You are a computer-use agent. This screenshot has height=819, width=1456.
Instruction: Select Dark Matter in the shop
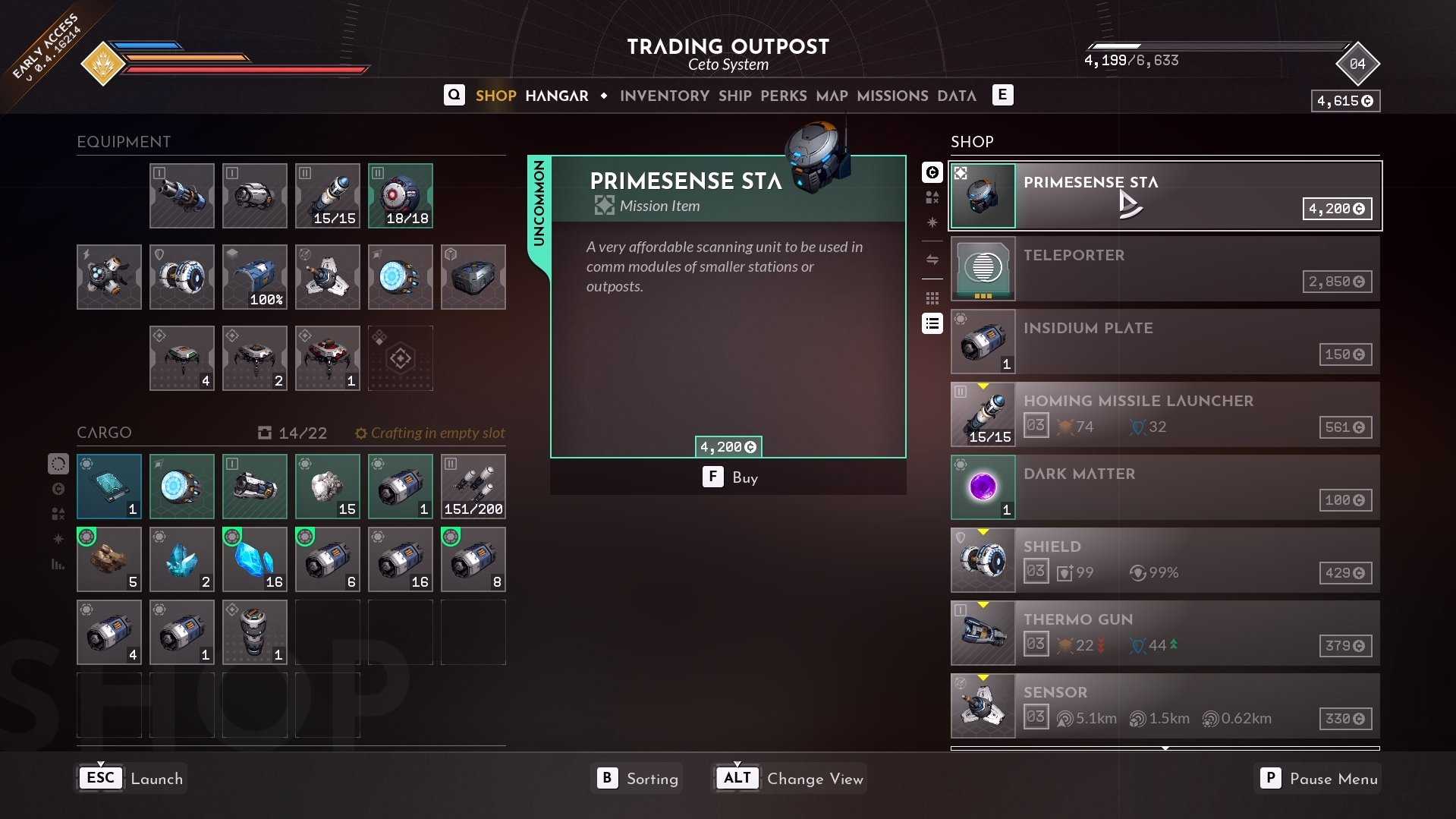coord(1165,487)
